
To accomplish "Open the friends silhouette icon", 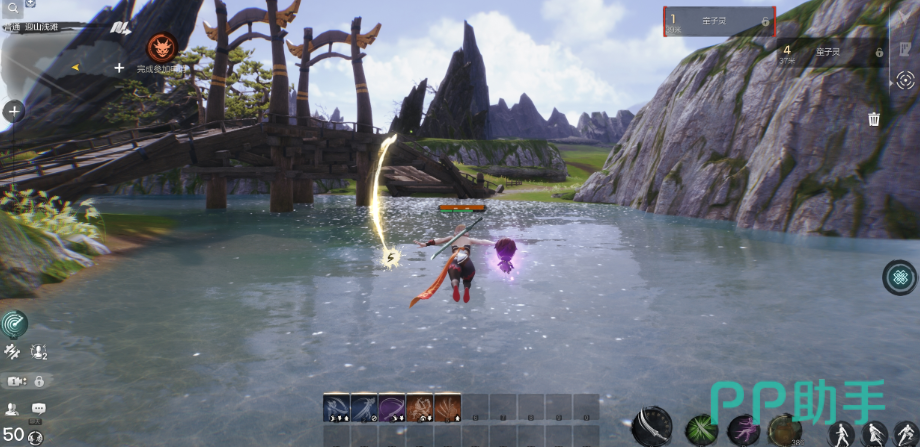I will coord(12,408).
